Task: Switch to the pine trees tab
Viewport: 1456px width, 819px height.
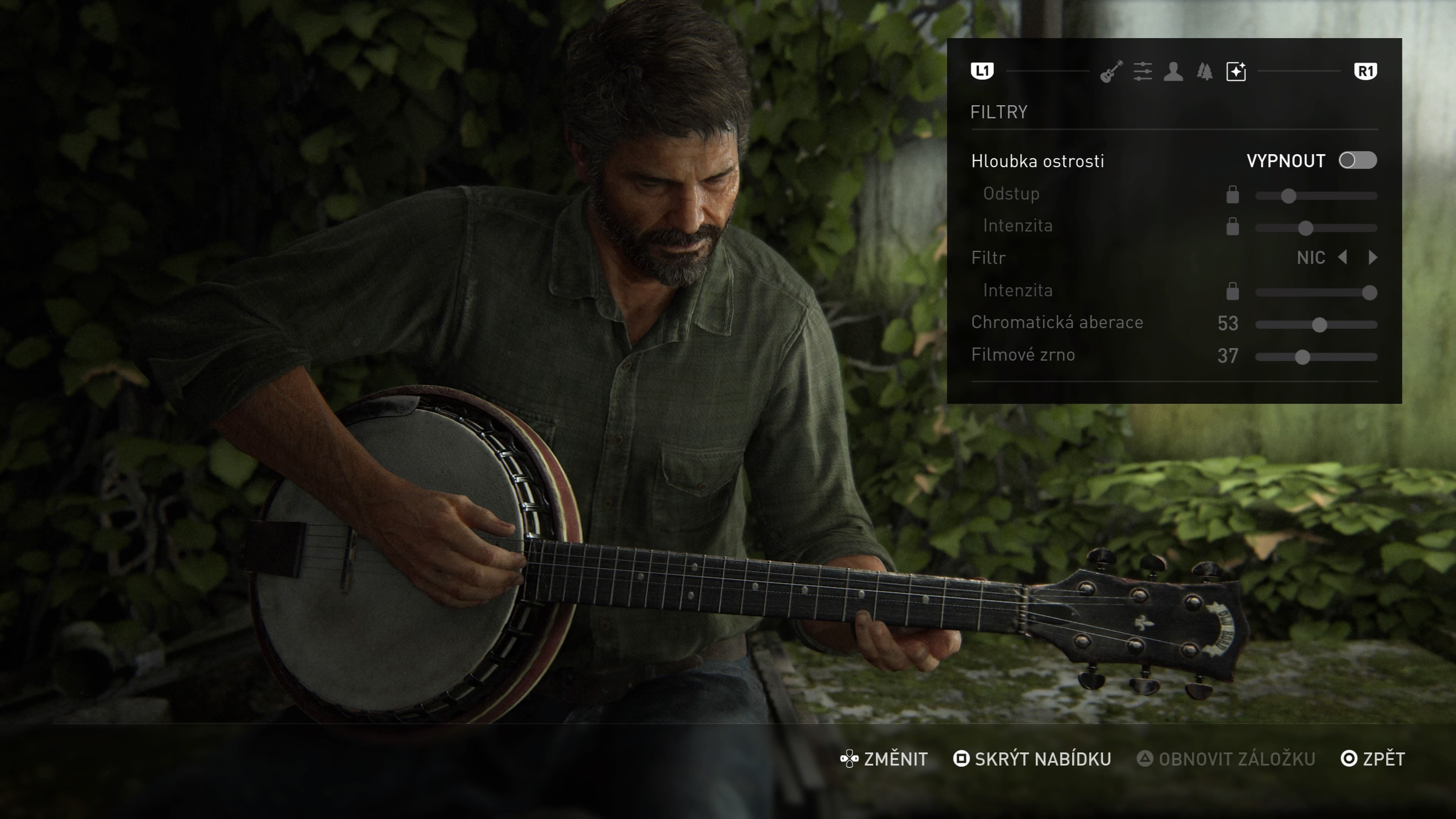Action: point(1205,72)
